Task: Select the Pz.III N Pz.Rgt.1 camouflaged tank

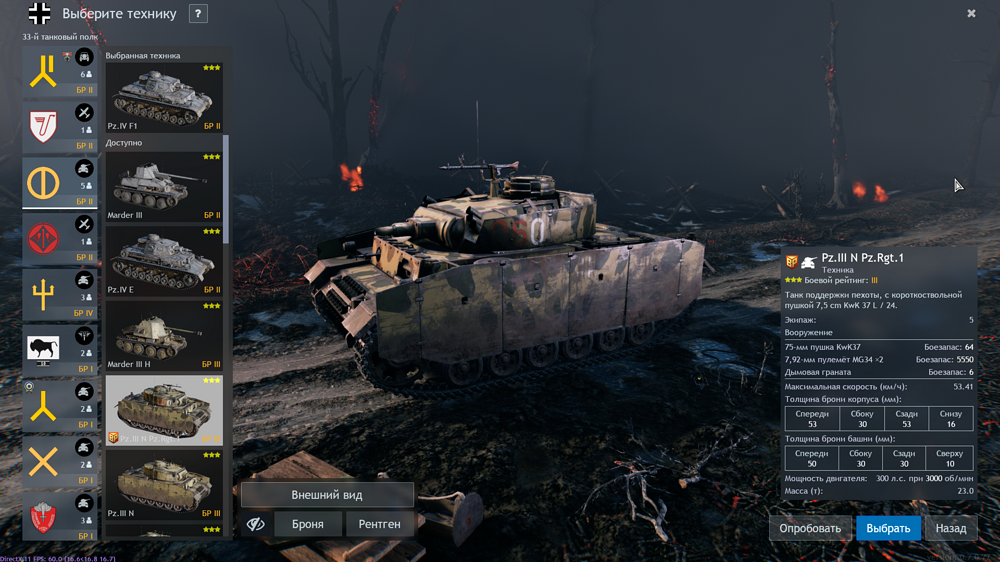Action: pyautogui.click(x=164, y=409)
